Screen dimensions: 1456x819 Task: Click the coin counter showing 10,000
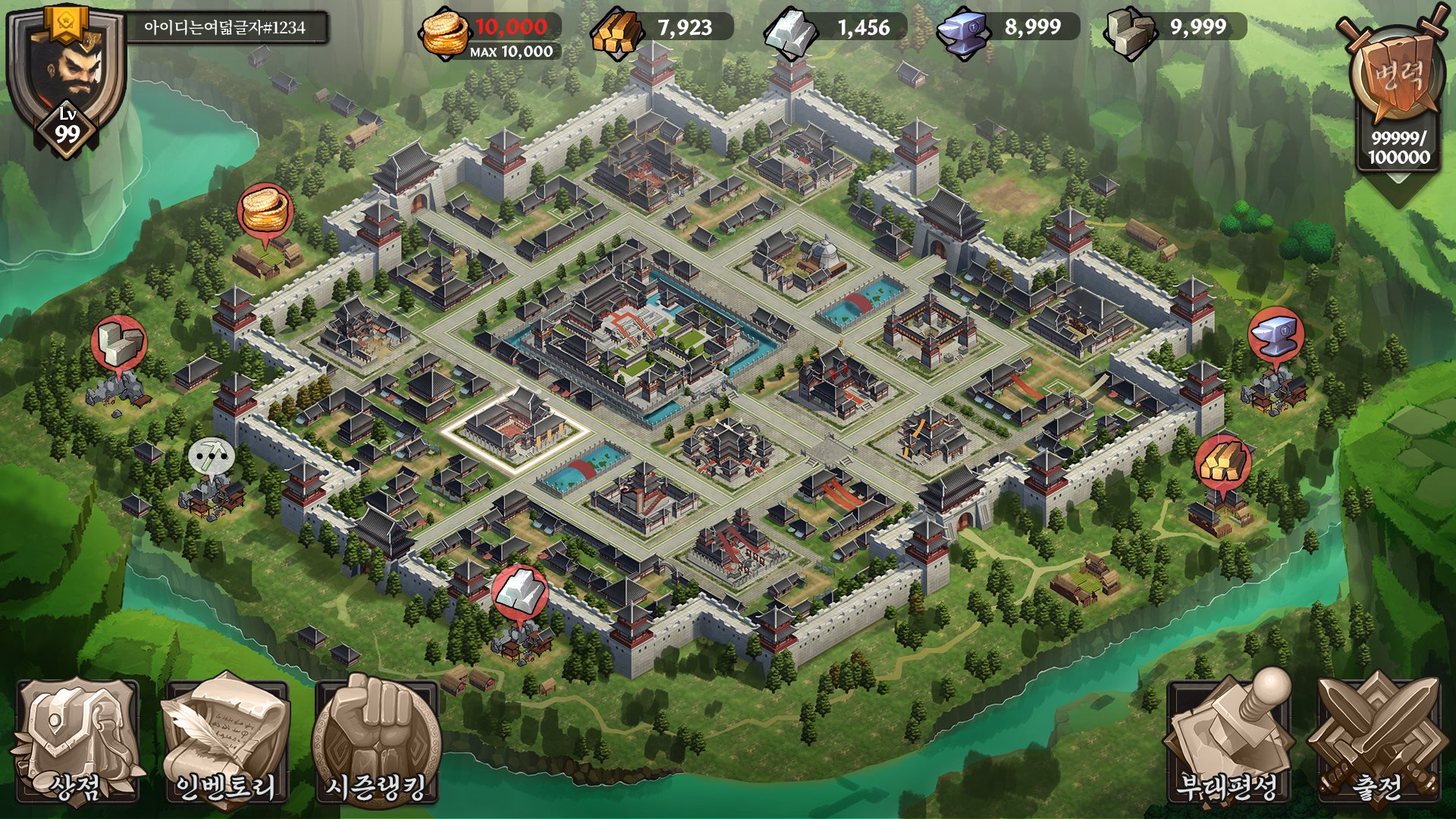tap(486, 28)
